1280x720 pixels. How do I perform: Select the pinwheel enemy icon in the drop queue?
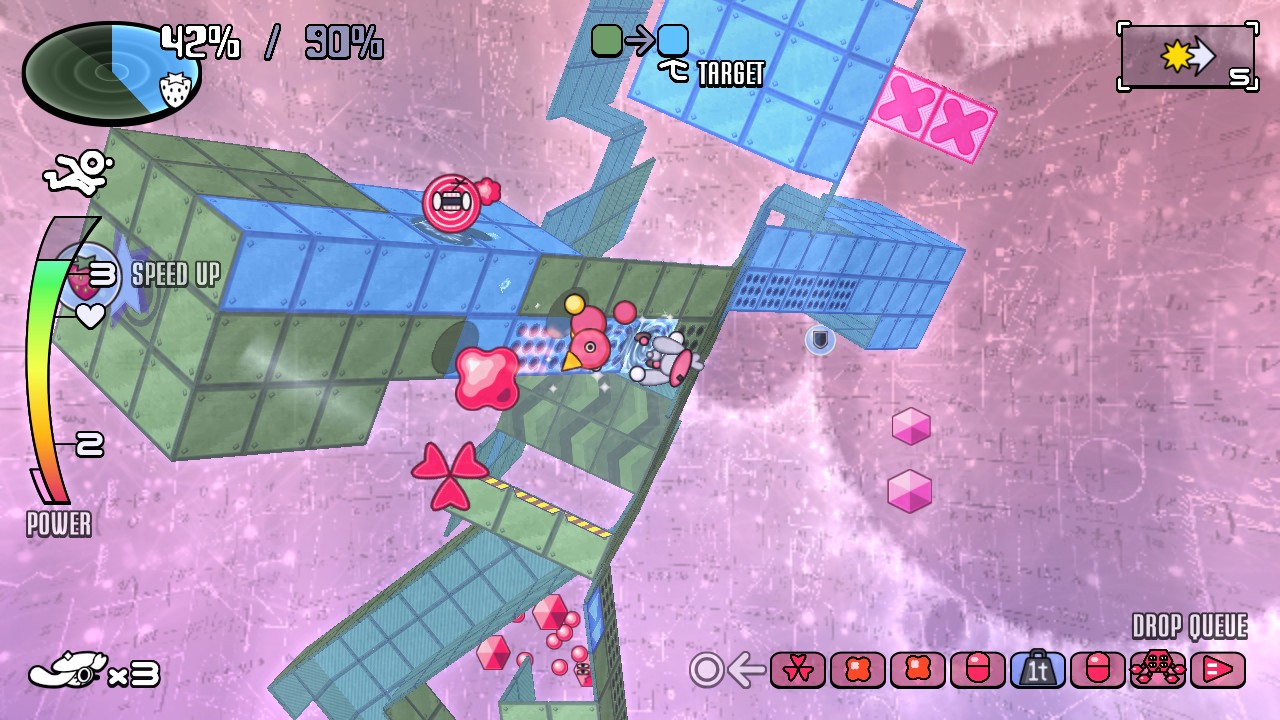795,670
